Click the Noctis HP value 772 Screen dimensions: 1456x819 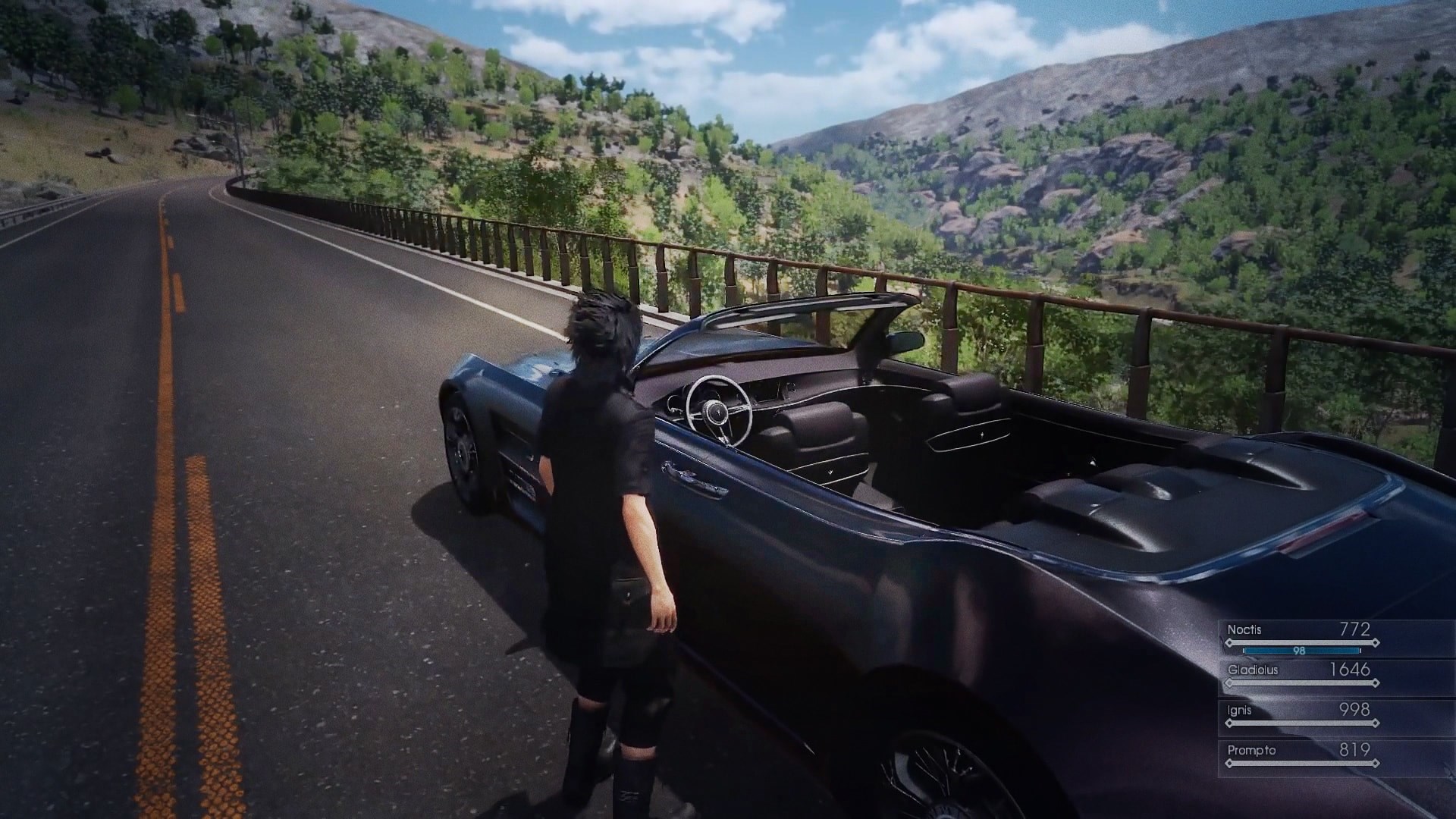coord(1355,629)
